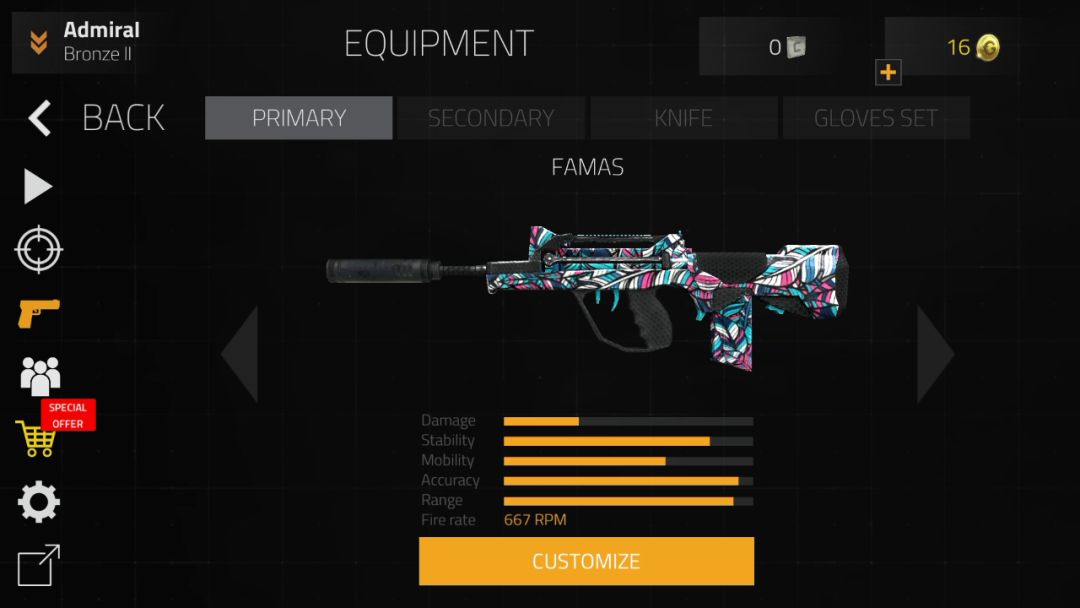This screenshot has width=1080, height=608.
Task: Open the shop cart with special offer
Action: pos(38,437)
